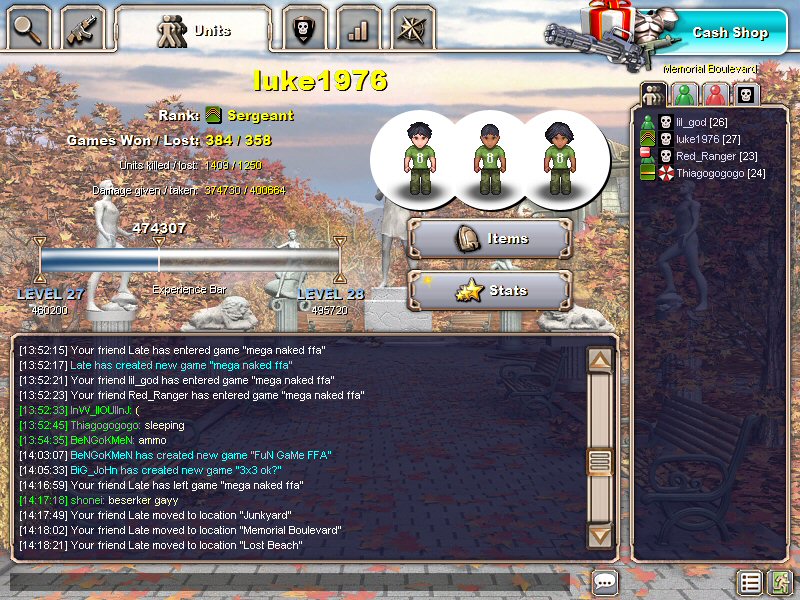Select the third soldier with long hair
Viewport: 800px width, 600px height.
(558, 159)
